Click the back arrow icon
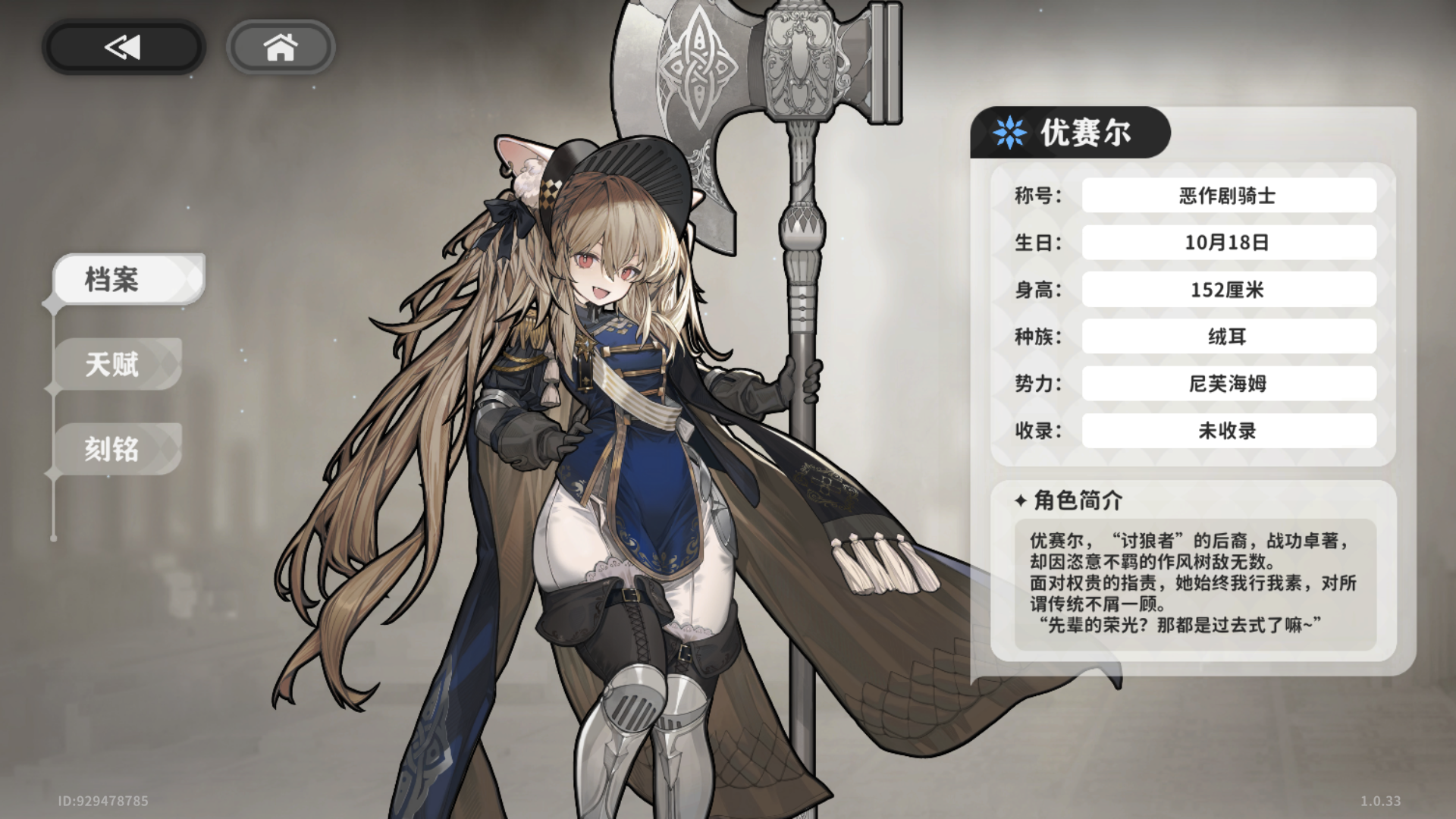The image size is (1456, 819). click(x=121, y=47)
